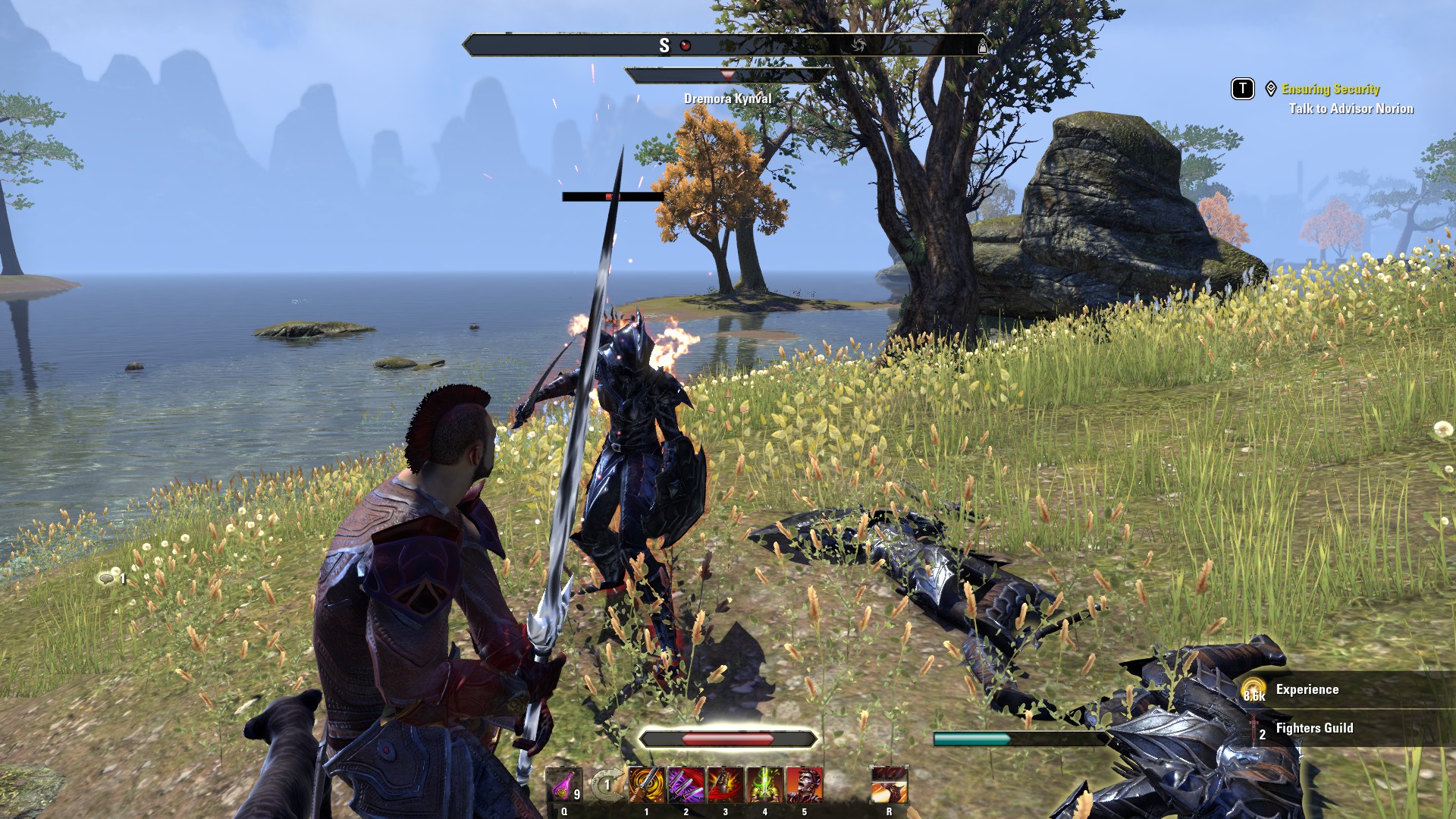Use the purple potion quickslot

coord(565,785)
